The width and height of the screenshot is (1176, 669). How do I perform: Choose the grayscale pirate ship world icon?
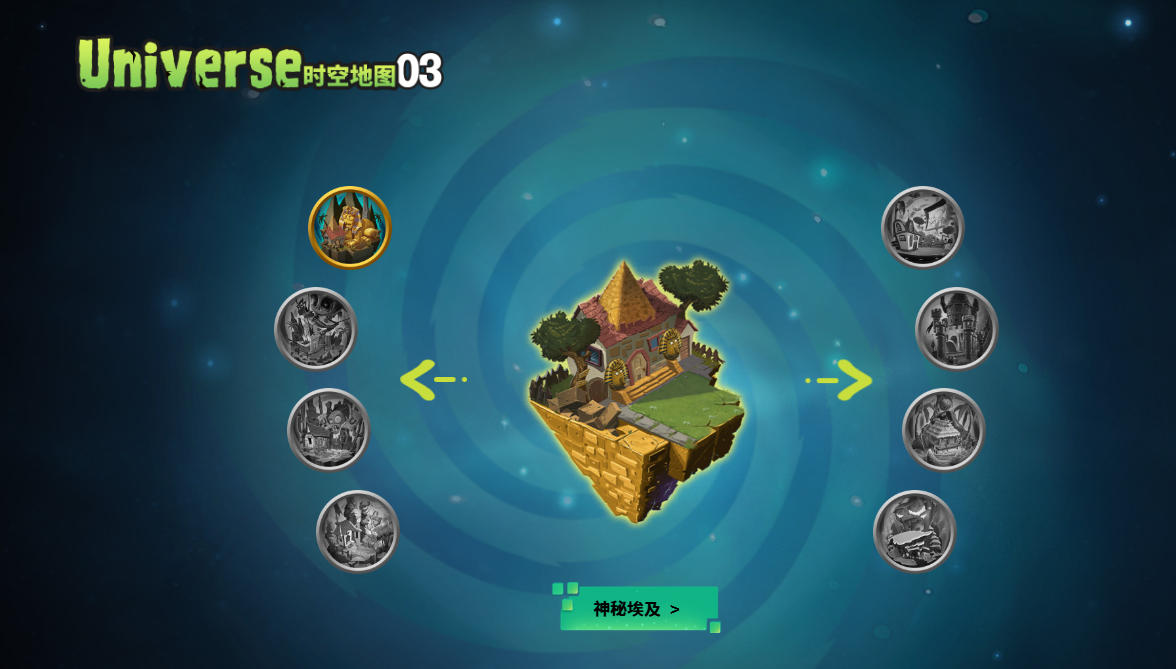click(315, 328)
